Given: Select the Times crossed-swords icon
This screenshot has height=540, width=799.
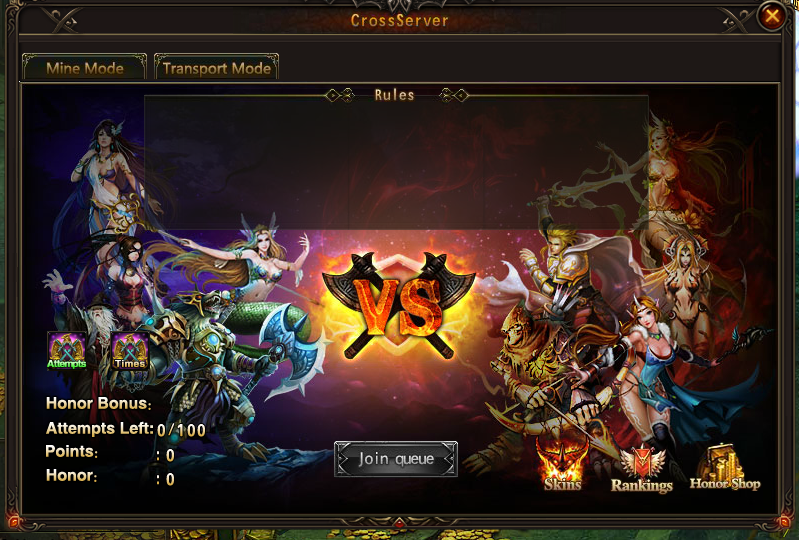Looking at the screenshot, I should coord(129,351).
